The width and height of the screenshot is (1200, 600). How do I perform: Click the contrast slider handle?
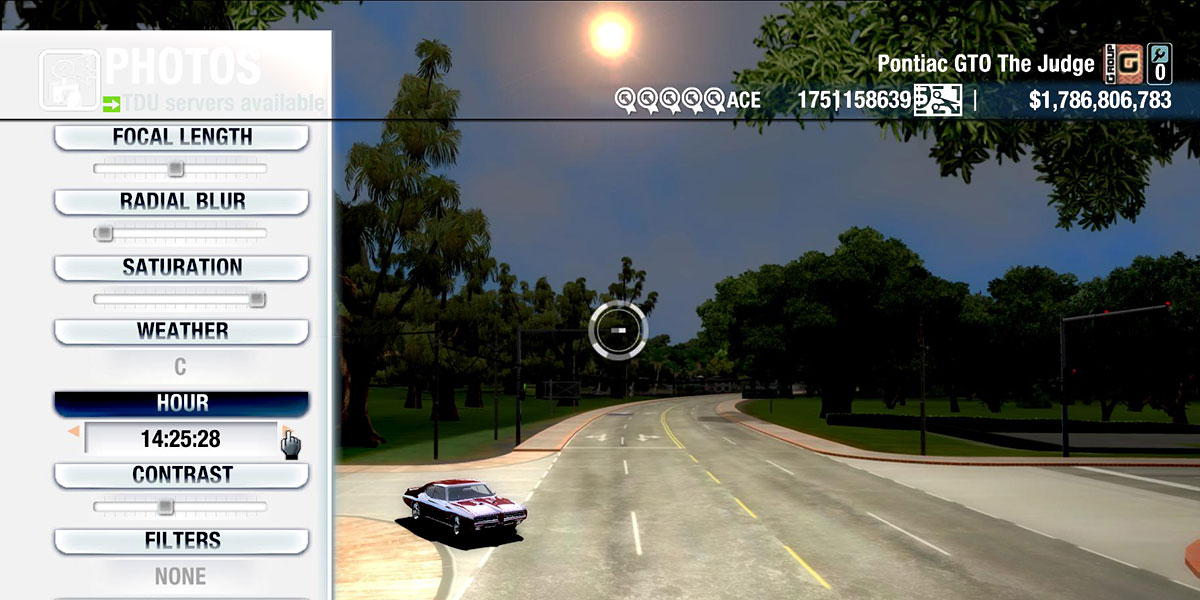[166, 506]
